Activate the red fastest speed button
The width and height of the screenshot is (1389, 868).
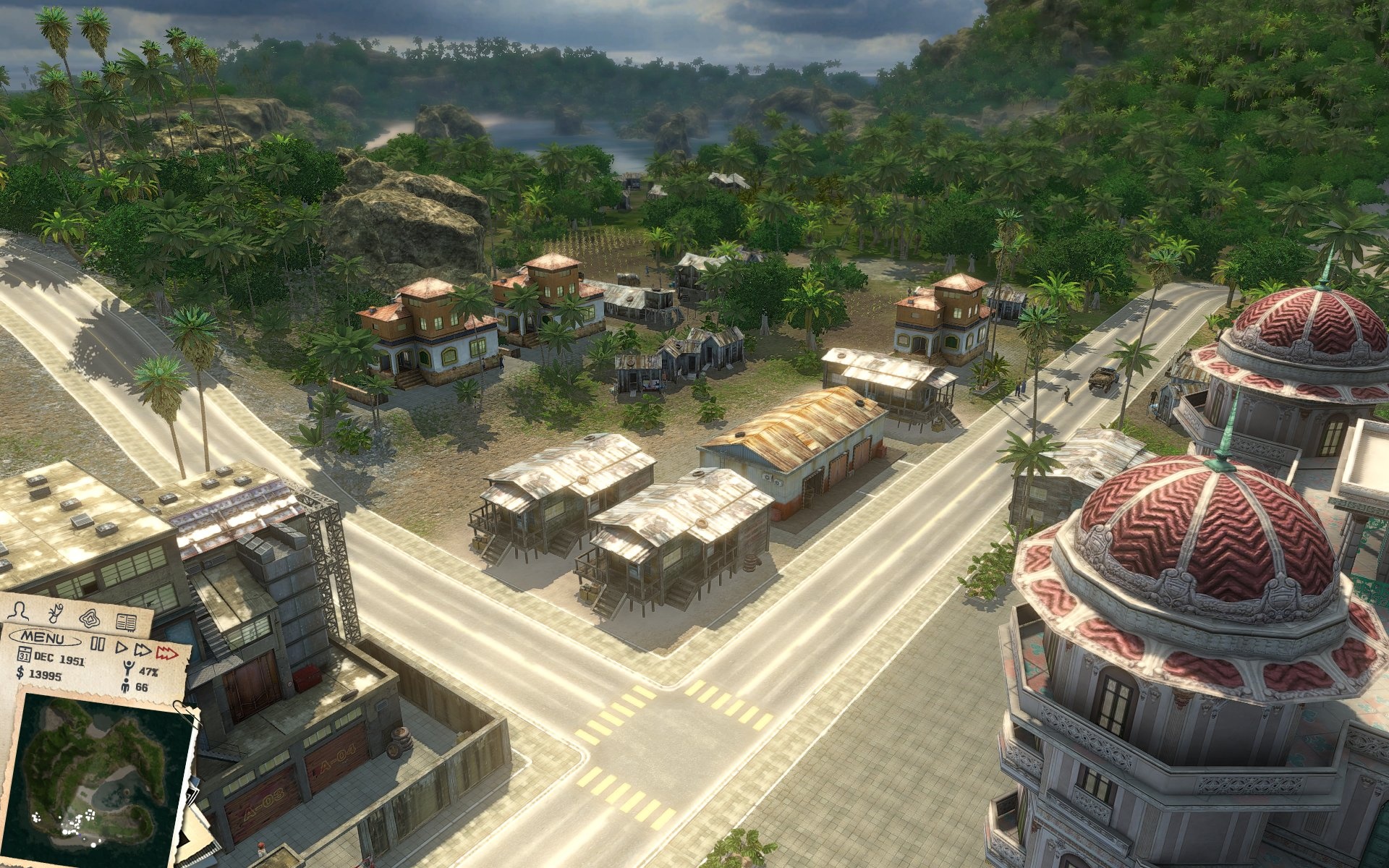pyautogui.click(x=167, y=654)
